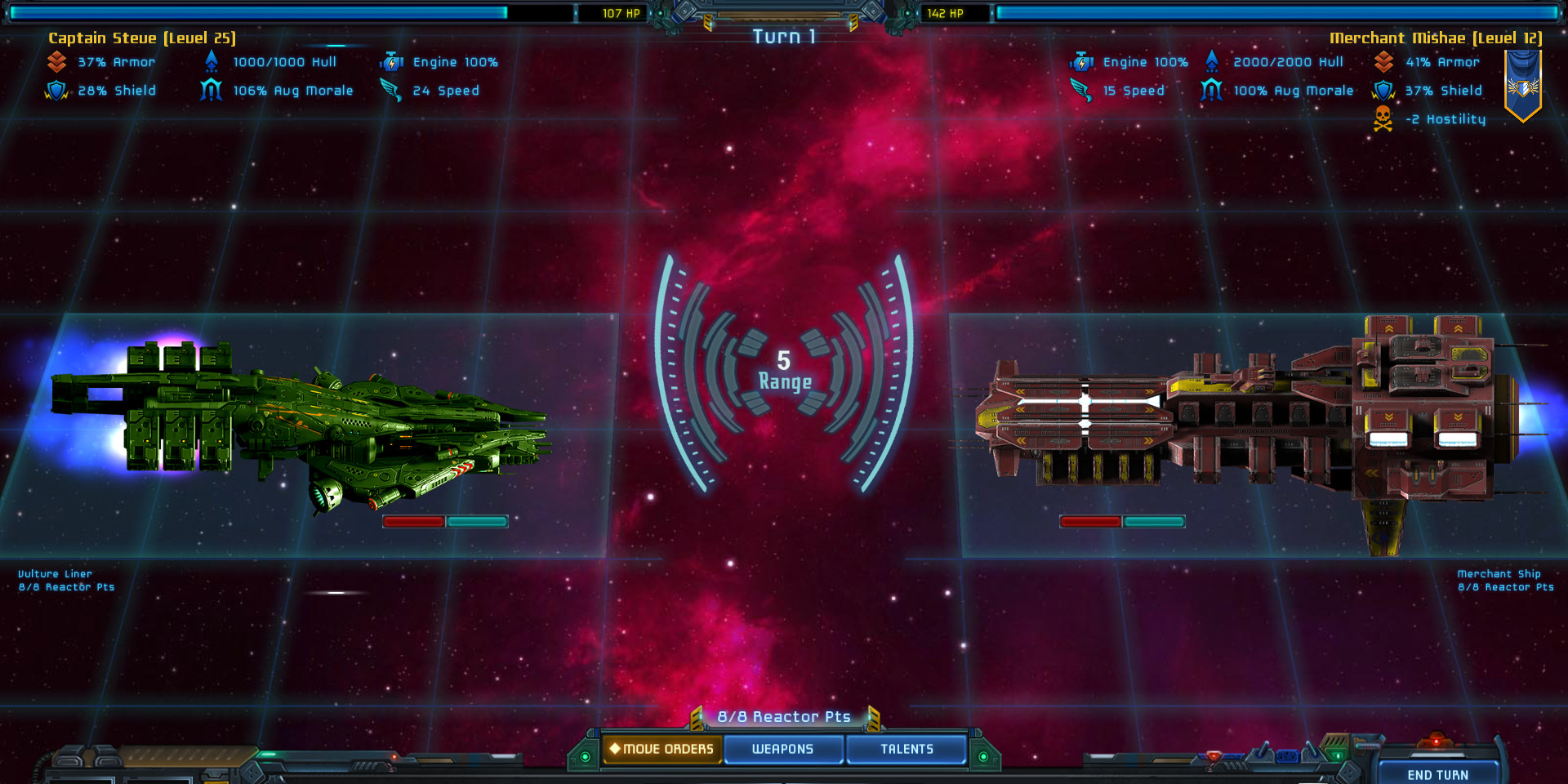
Task: Click the Vulture Liner label
Action: click(55, 573)
